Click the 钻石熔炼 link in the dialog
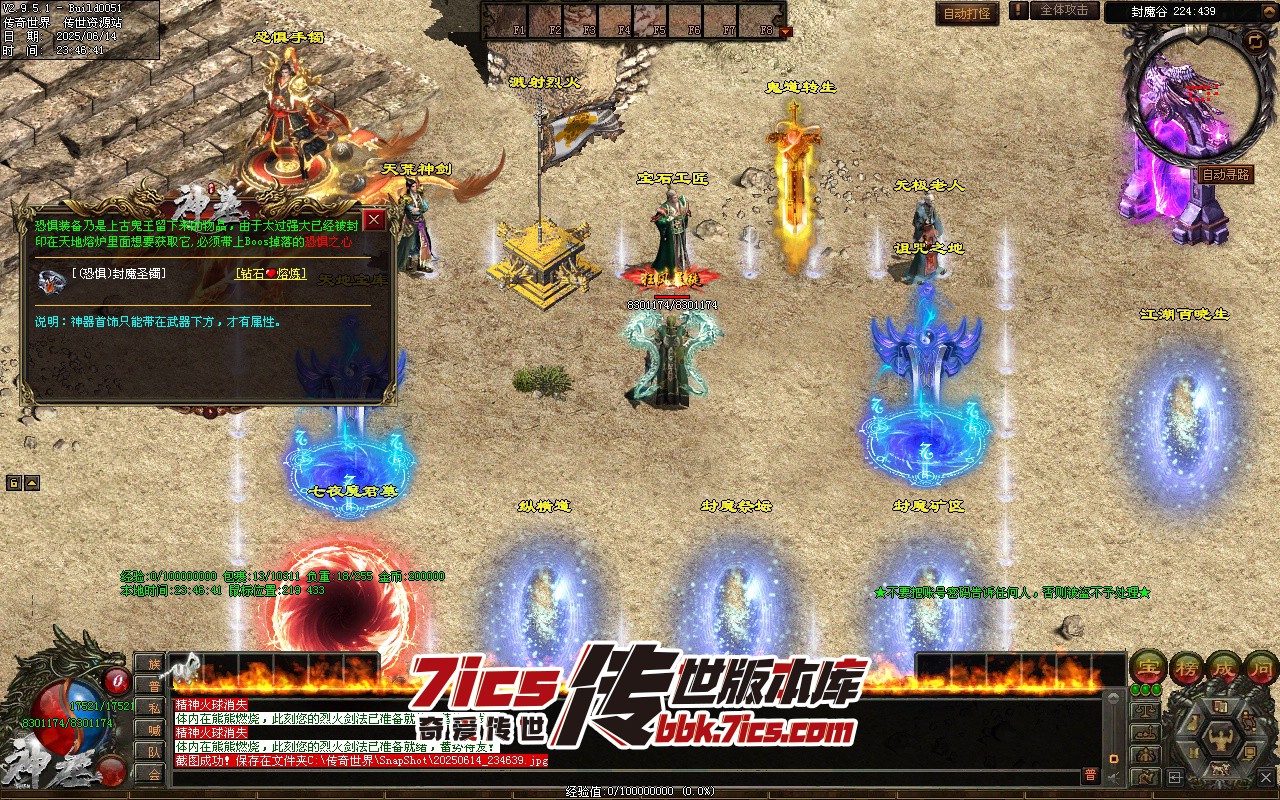 [x=271, y=273]
